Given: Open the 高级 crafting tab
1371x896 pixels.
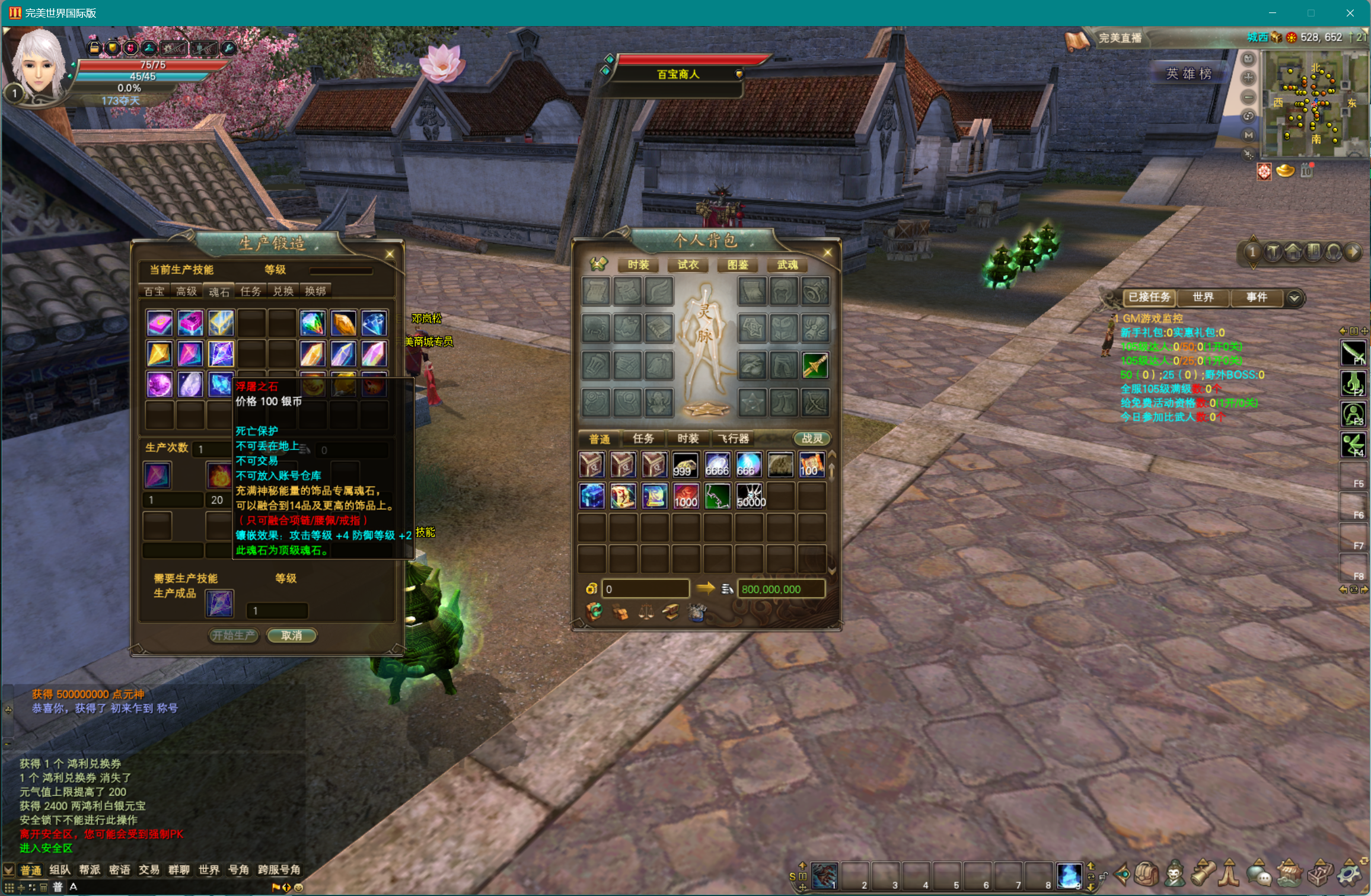Looking at the screenshot, I should pyautogui.click(x=187, y=291).
